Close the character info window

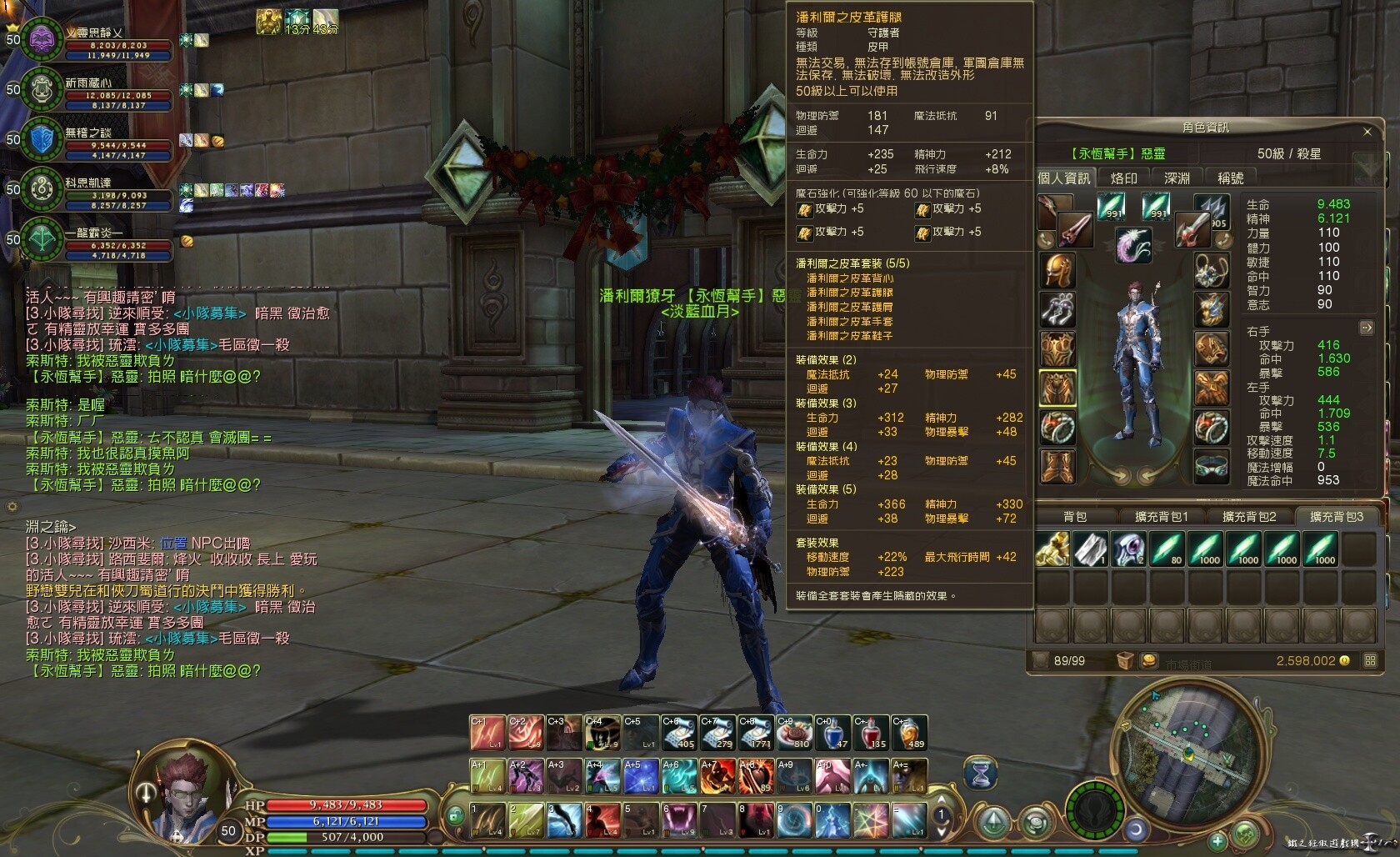(1367, 132)
